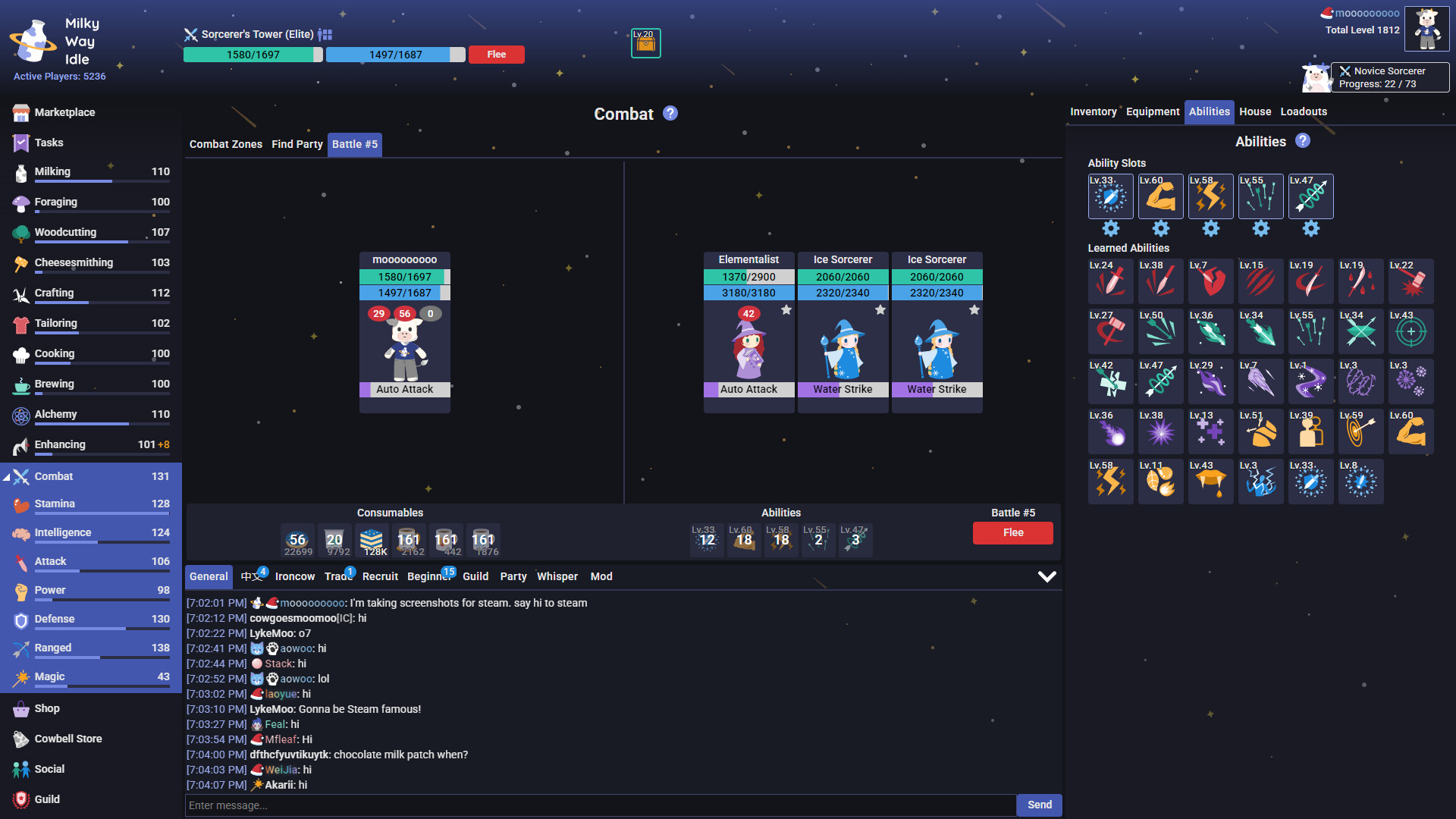Open the Lv.20 treasure chest at the top
The width and height of the screenshot is (1456, 819).
click(645, 43)
